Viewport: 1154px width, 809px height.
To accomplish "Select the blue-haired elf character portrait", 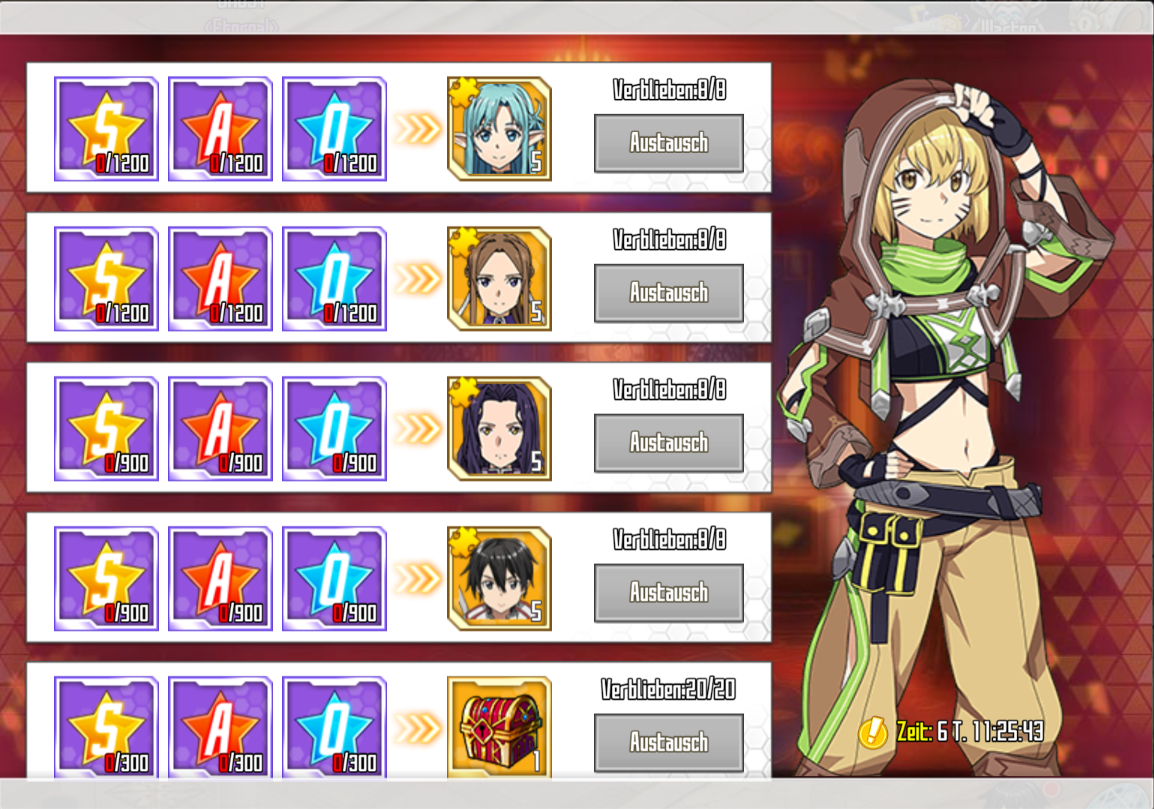I will pyautogui.click(x=499, y=129).
